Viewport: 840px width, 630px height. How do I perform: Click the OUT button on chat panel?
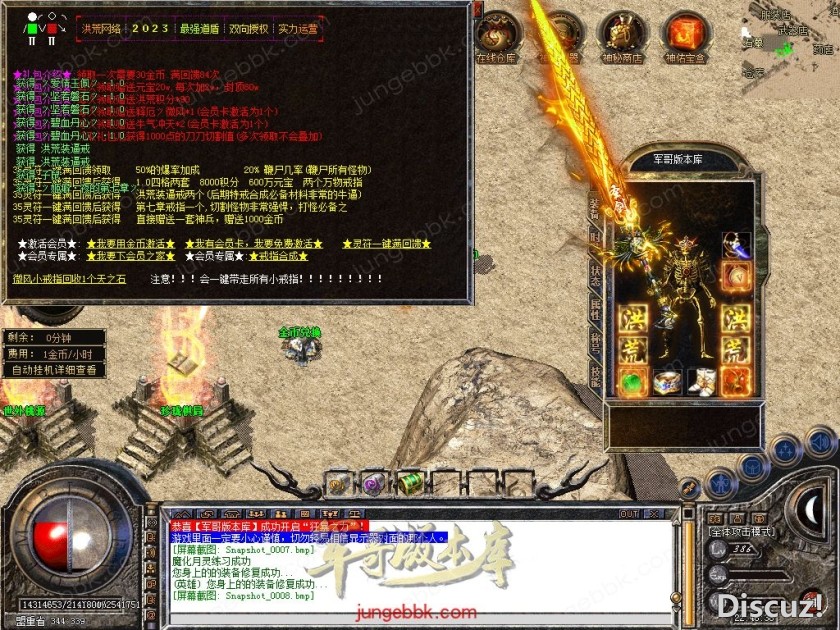628,514
